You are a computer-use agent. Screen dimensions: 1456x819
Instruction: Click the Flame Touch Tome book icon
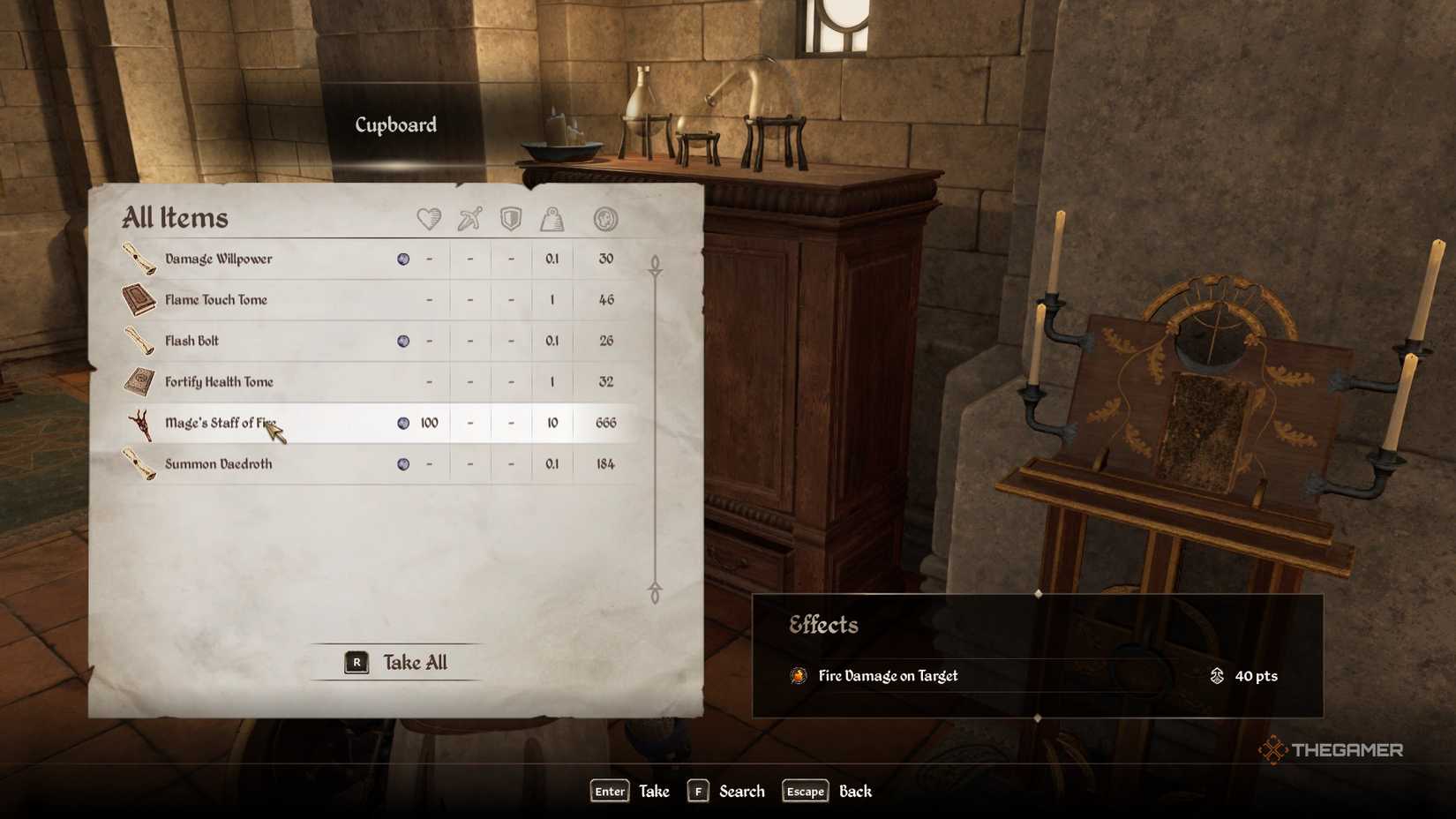pos(139,299)
